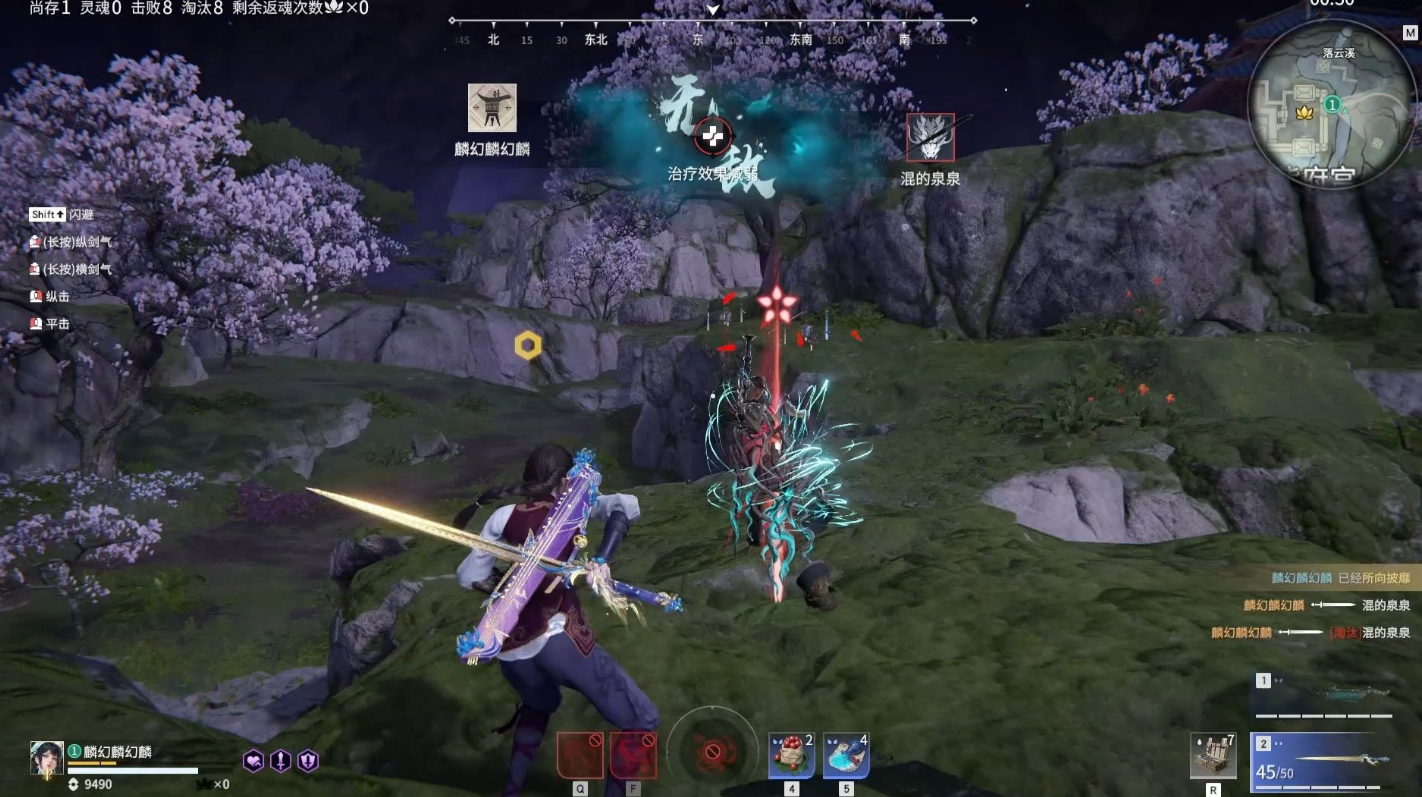Inspect the purple shield buff icon
This screenshot has height=797, width=1422.
coord(308,761)
